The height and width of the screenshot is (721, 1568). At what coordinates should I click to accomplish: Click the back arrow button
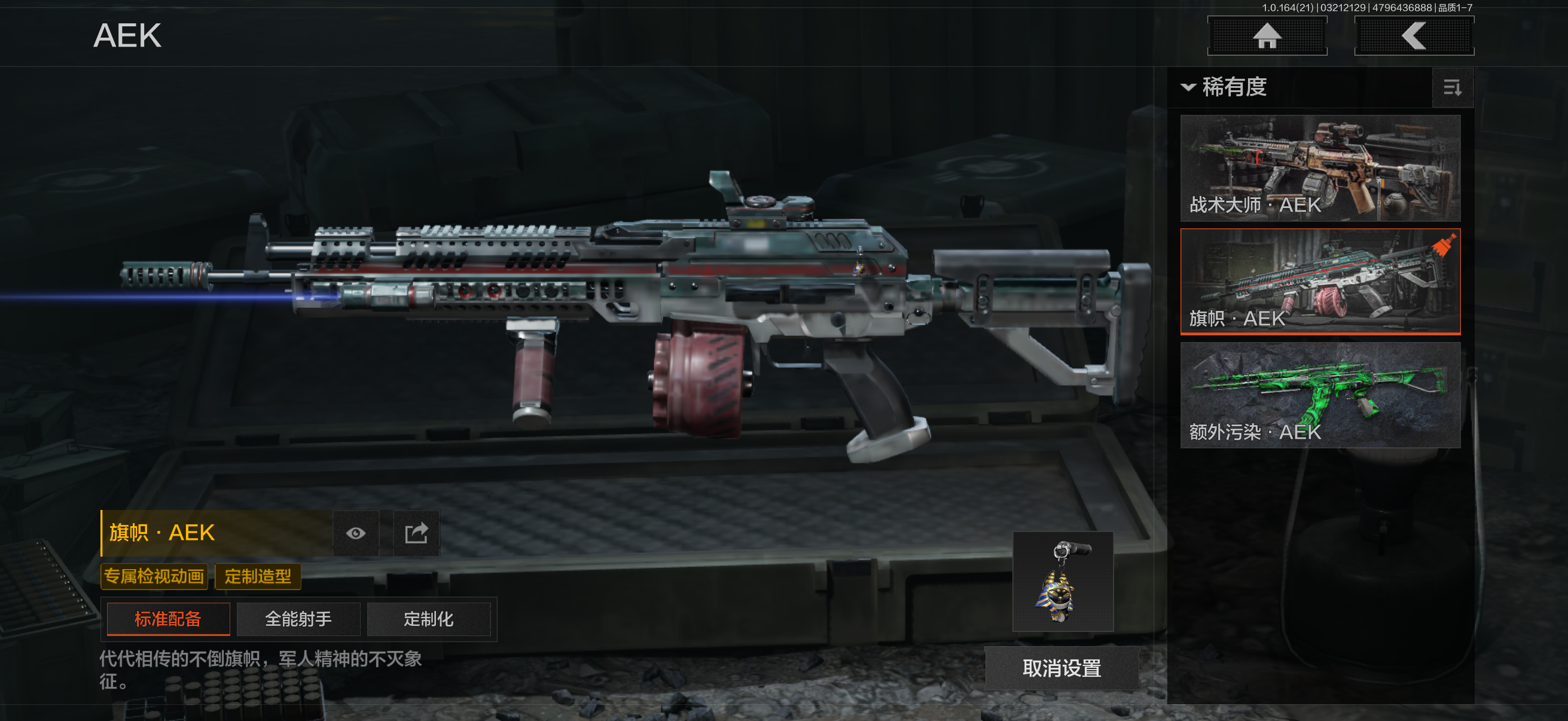coord(1413,36)
